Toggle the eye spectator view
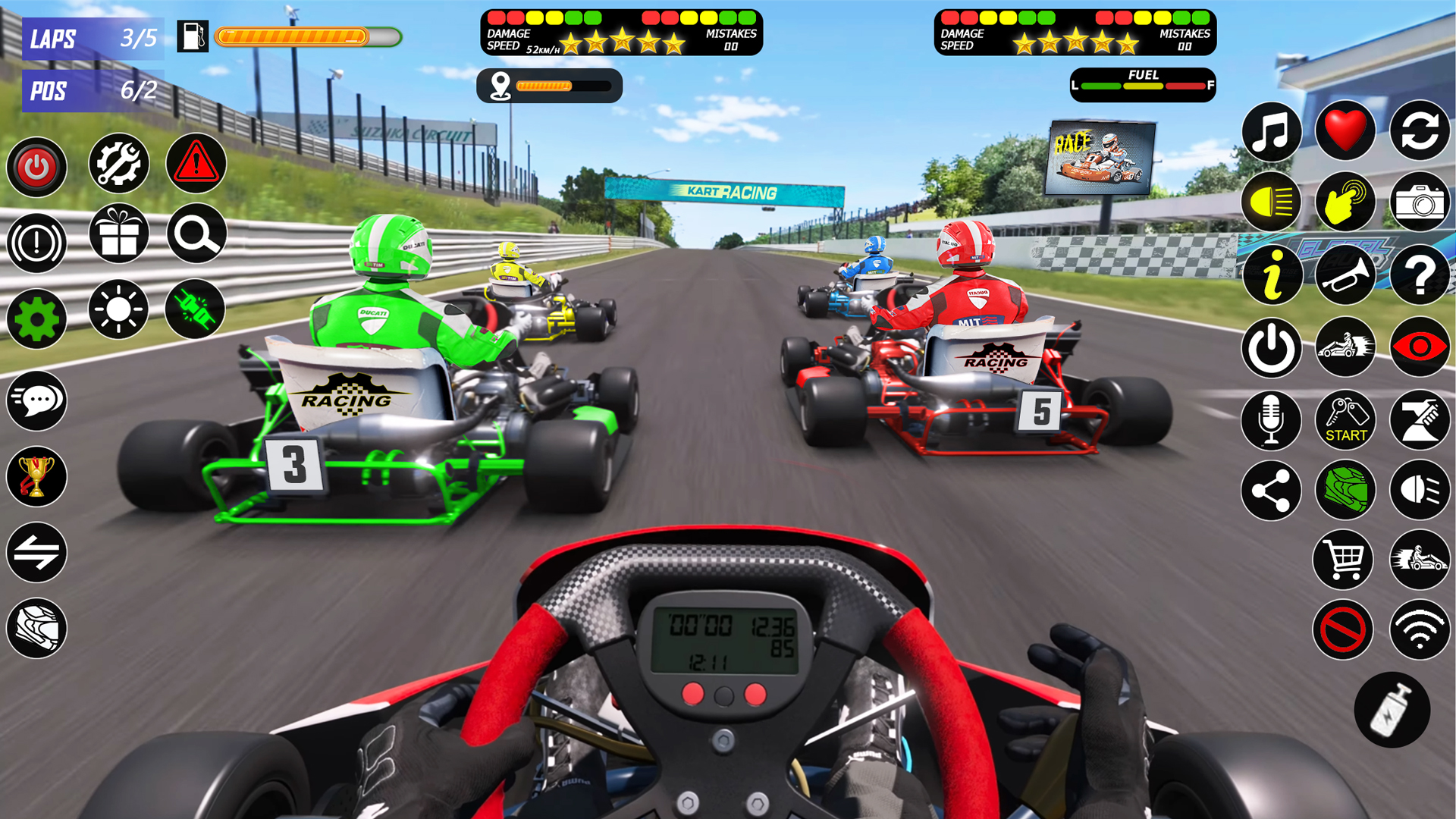The height and width of the screenshot is (819, 1456). [x=1420, y=347]
